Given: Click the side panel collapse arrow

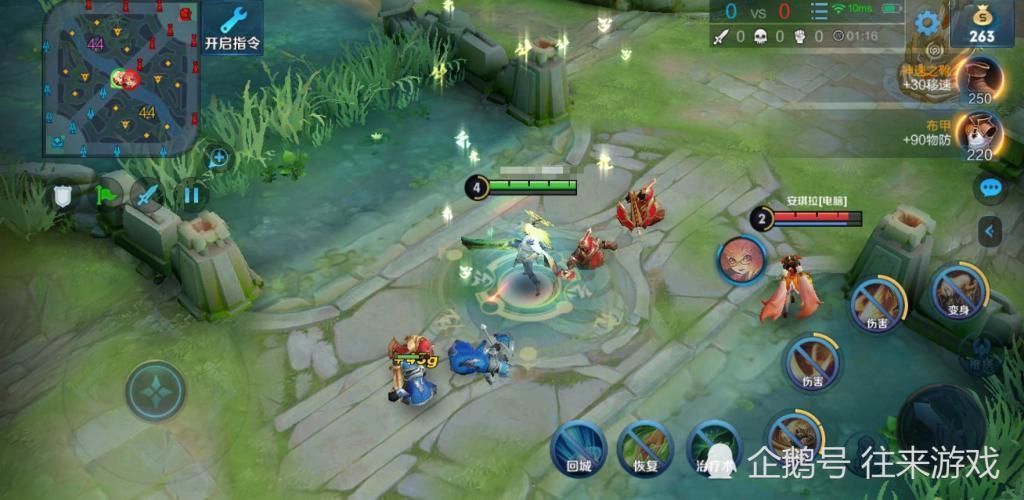Looking at the screenshot, I should click(x=990, y=232).
